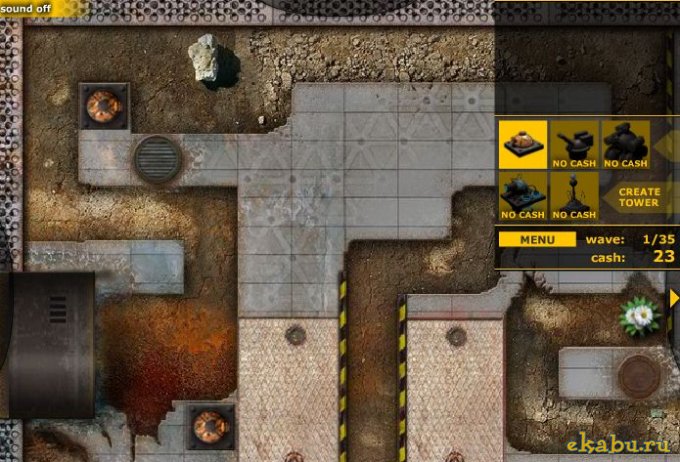Click the Create Tower button
This screenshot has width=680, height=462.
tap(638, 196)
